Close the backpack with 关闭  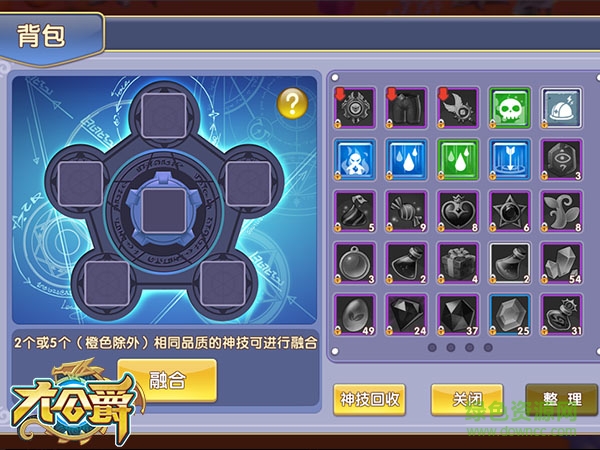tap(466, 399)
